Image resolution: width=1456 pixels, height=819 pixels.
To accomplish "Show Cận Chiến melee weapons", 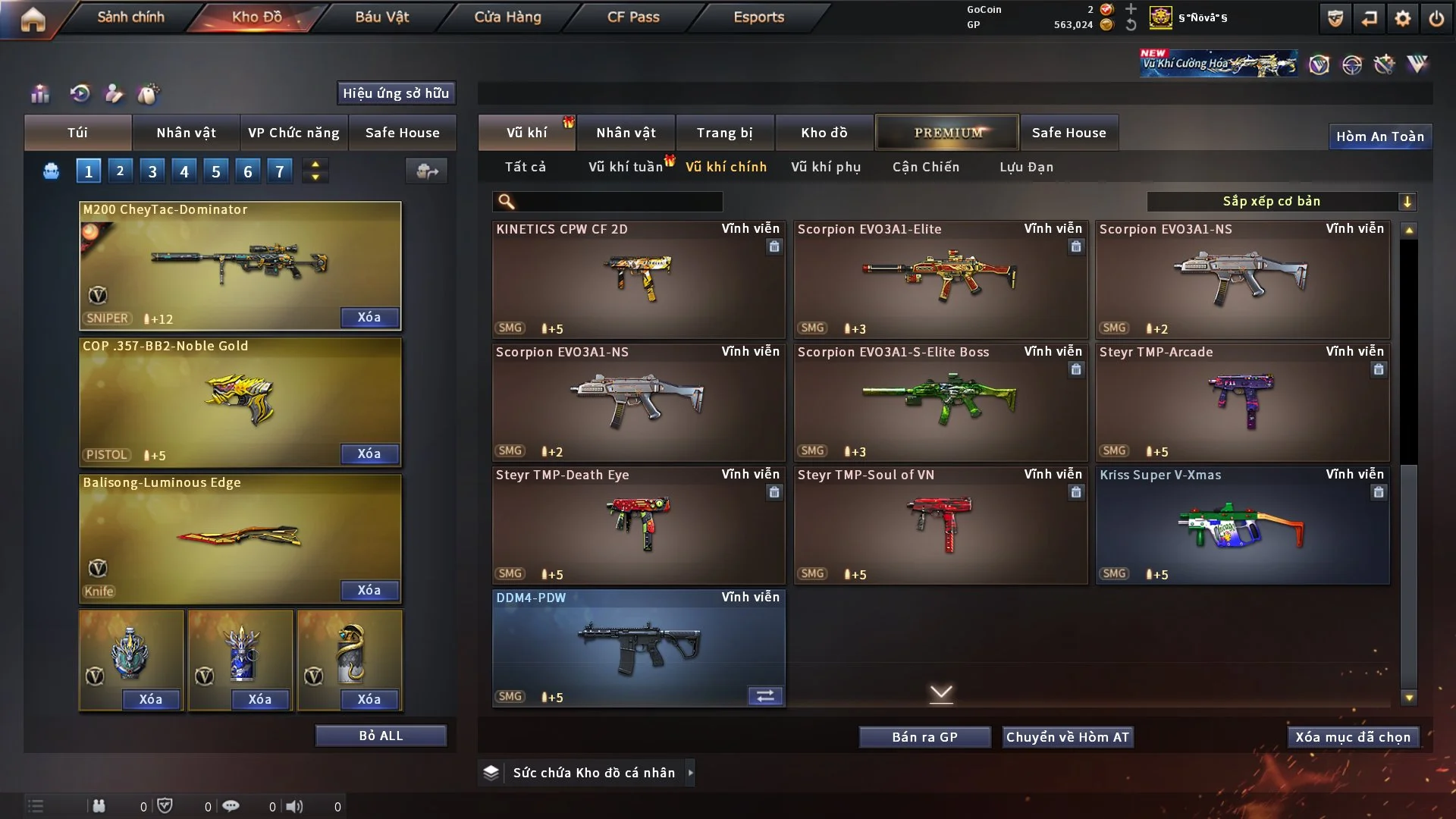I will (x=926, y=167).
